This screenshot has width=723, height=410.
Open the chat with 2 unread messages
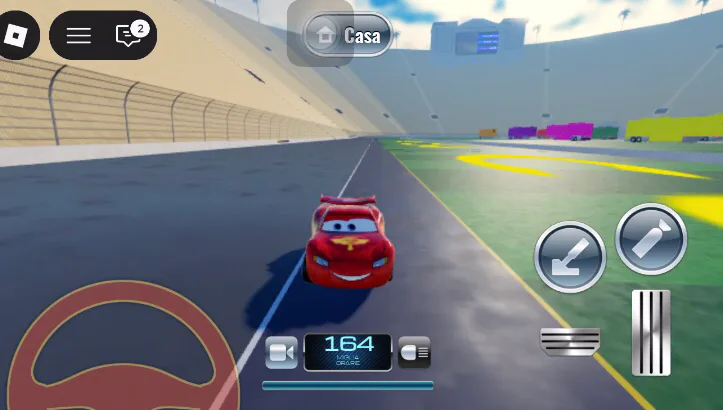(x=129, y=36)
